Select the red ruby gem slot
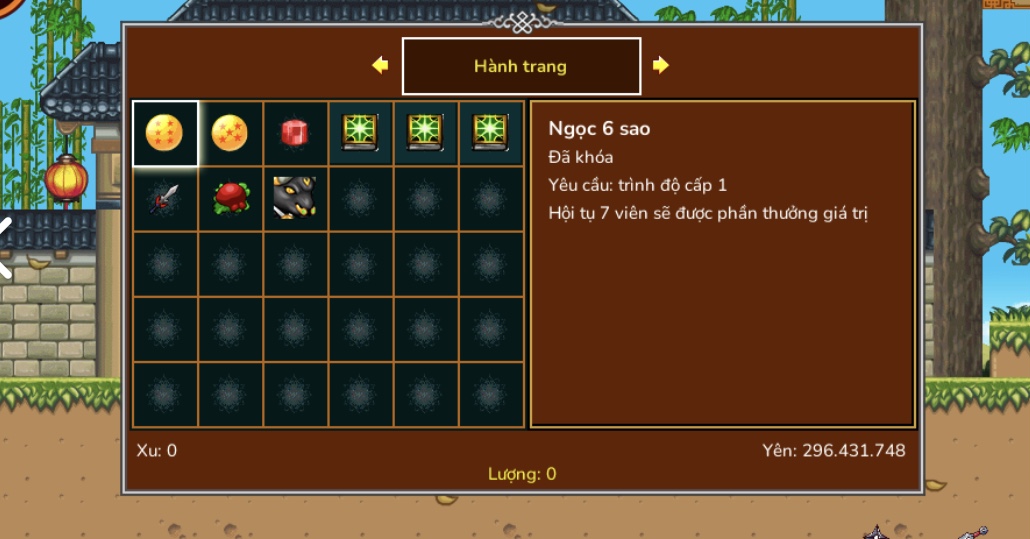The height and width of the screenshot is (539, 1030). click(295, 133)
